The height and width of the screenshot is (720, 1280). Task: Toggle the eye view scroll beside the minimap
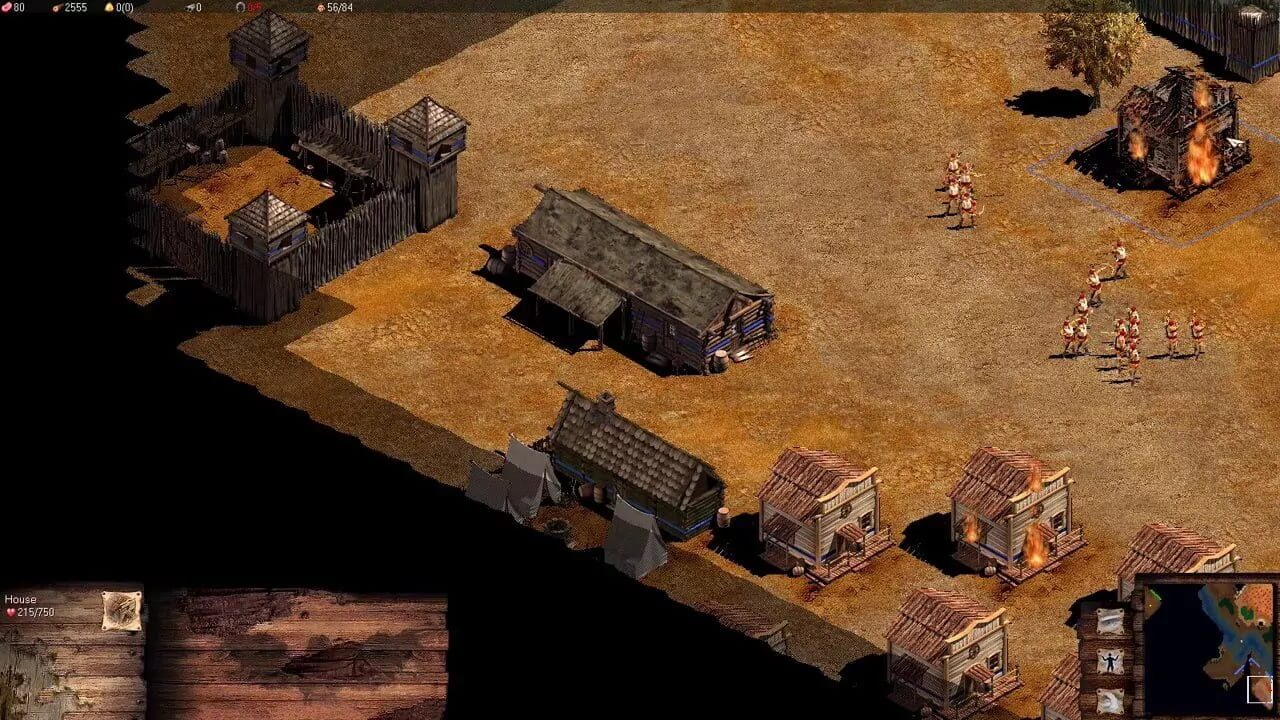pos(1110,622)
